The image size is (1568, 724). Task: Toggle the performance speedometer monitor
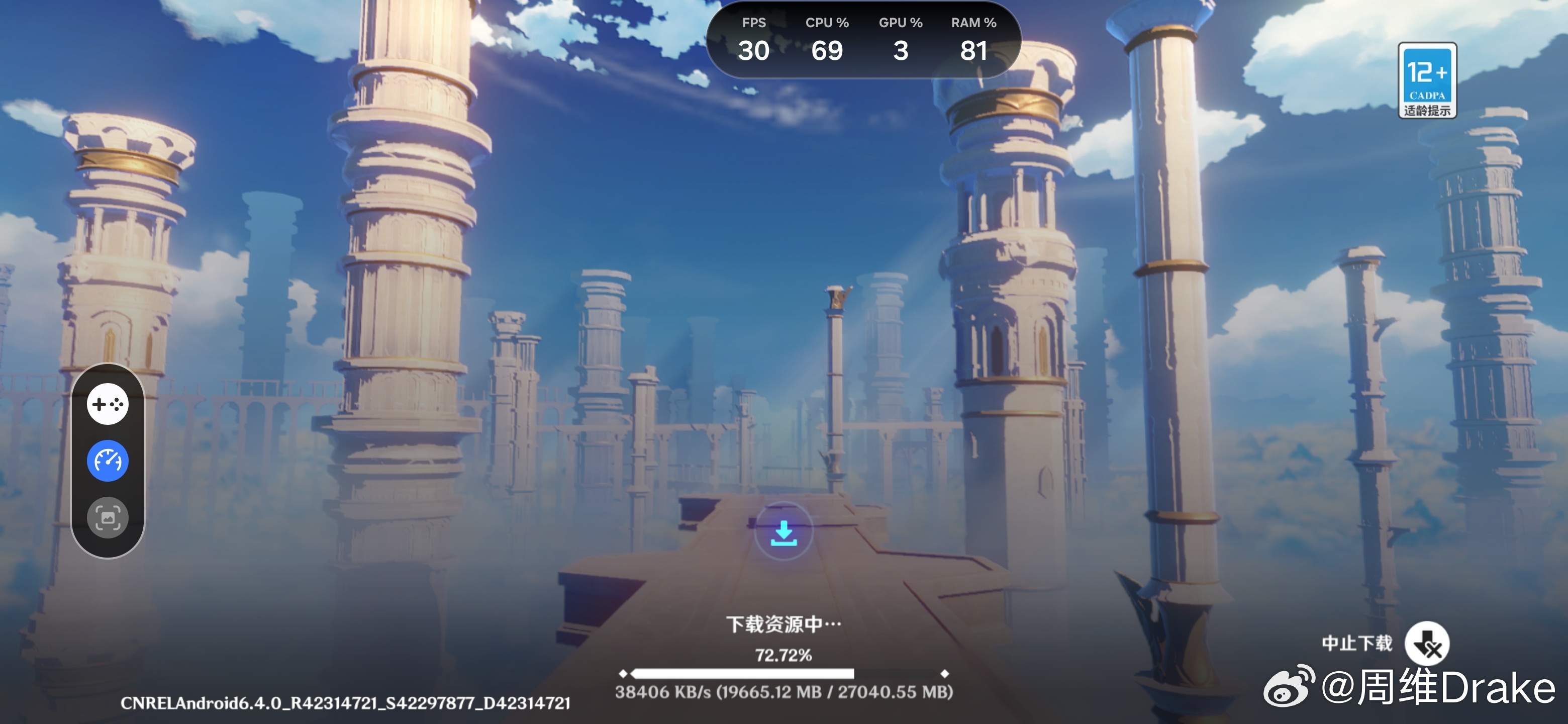coord(108,461)
